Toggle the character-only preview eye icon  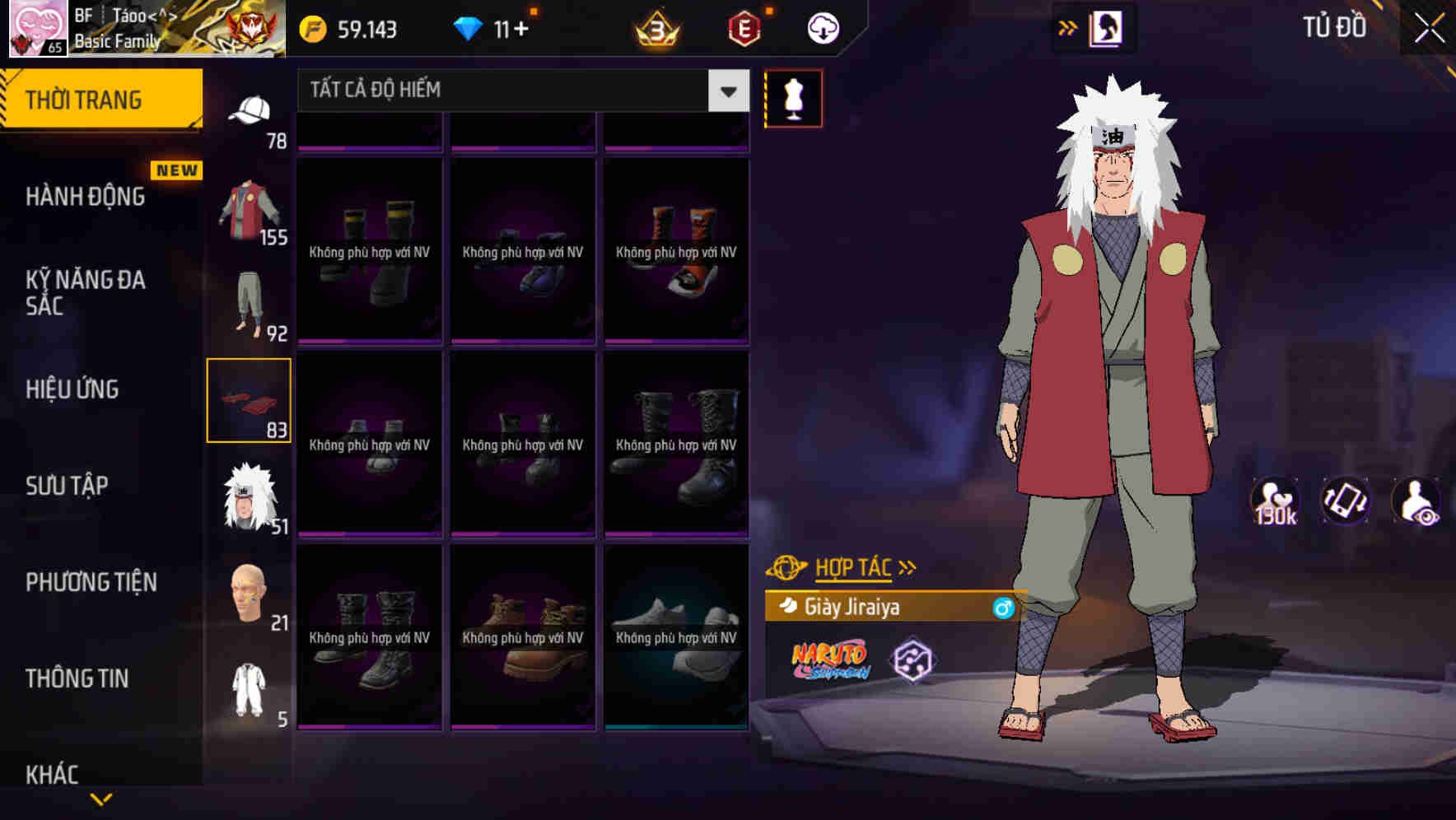[x=1413, y=501]
